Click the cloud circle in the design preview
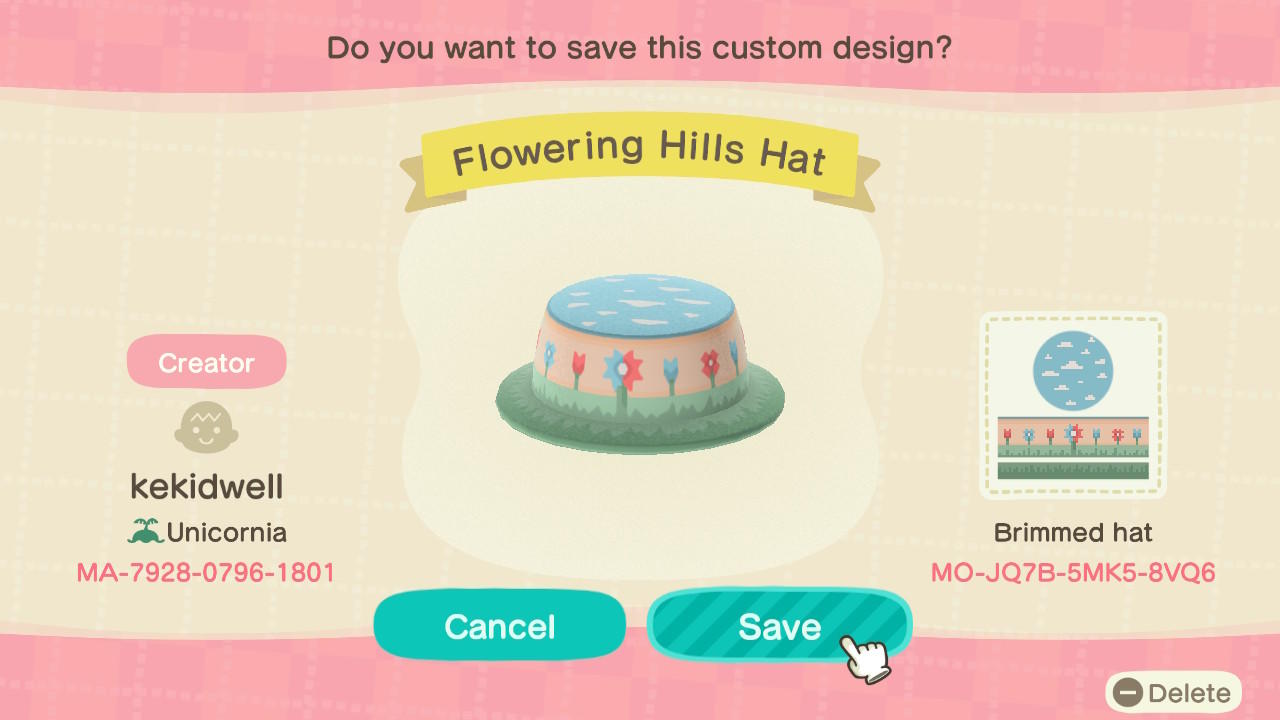1280x720 pixels. pyautogui.click(x=1074, y=370)
